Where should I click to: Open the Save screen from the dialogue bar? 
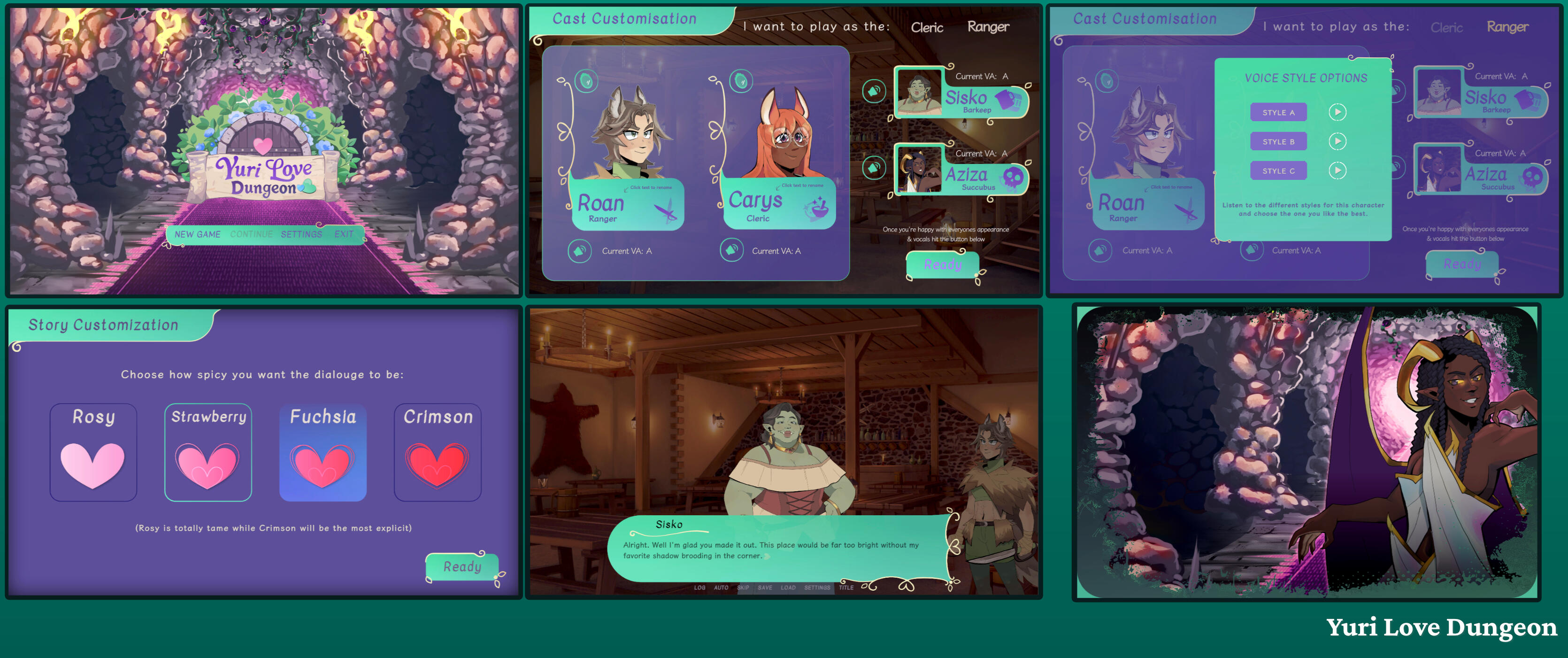(765, 588)
